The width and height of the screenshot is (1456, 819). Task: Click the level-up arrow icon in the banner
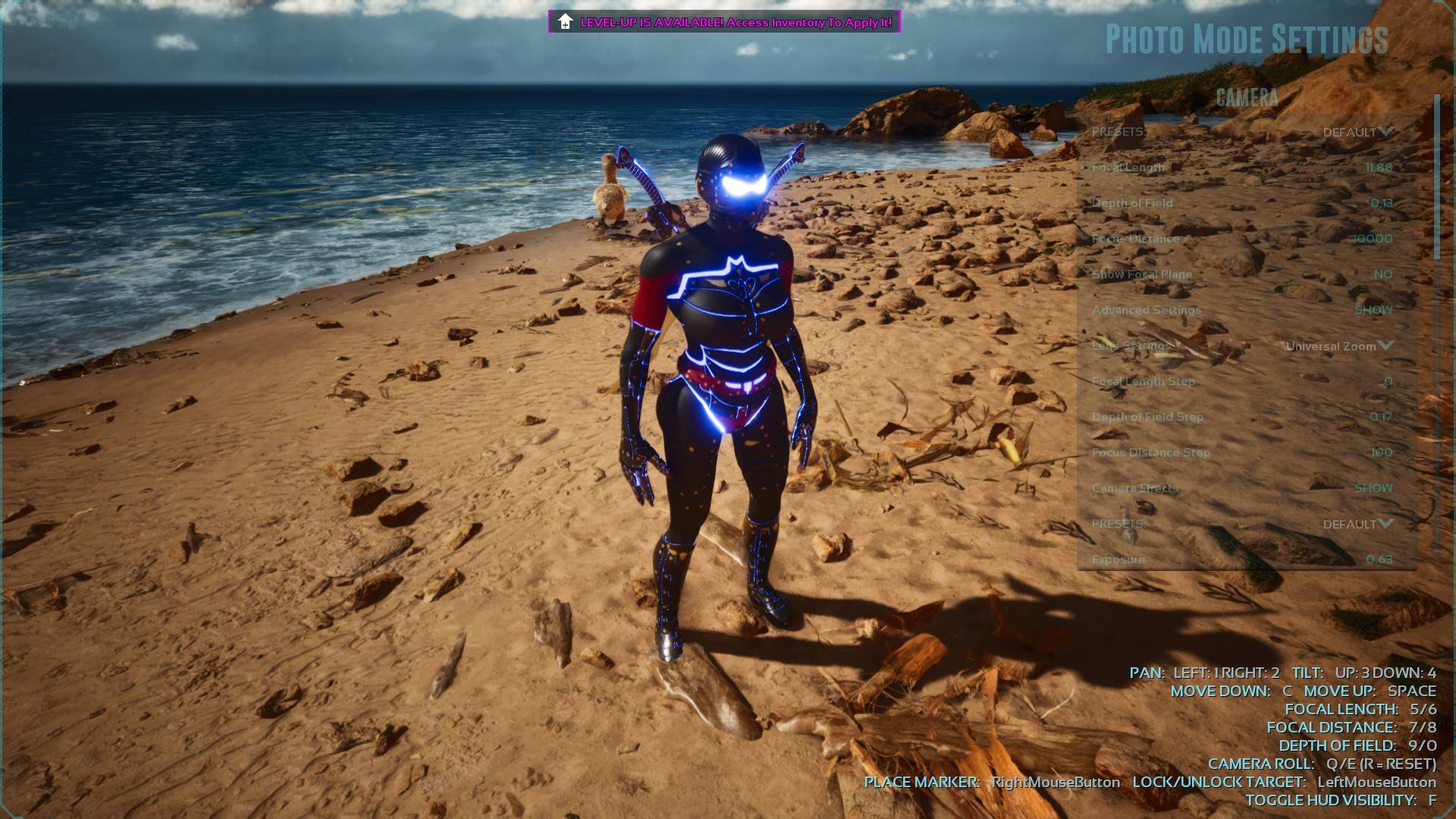[564, 23]
